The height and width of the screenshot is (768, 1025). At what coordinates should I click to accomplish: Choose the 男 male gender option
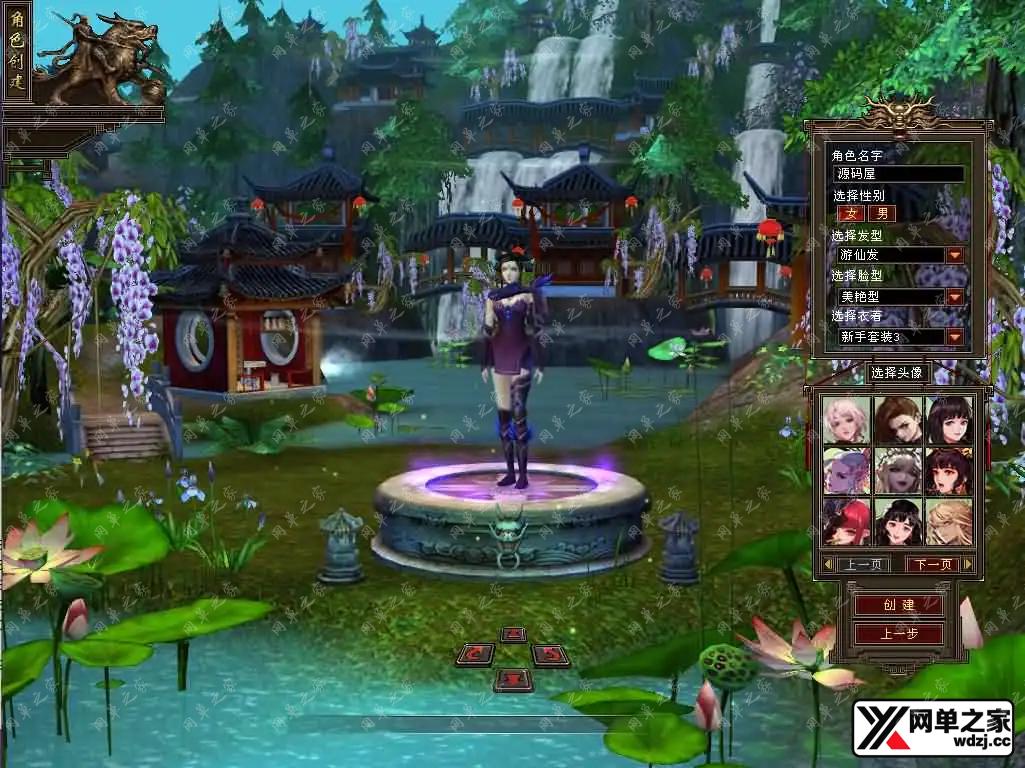point(881,213)
